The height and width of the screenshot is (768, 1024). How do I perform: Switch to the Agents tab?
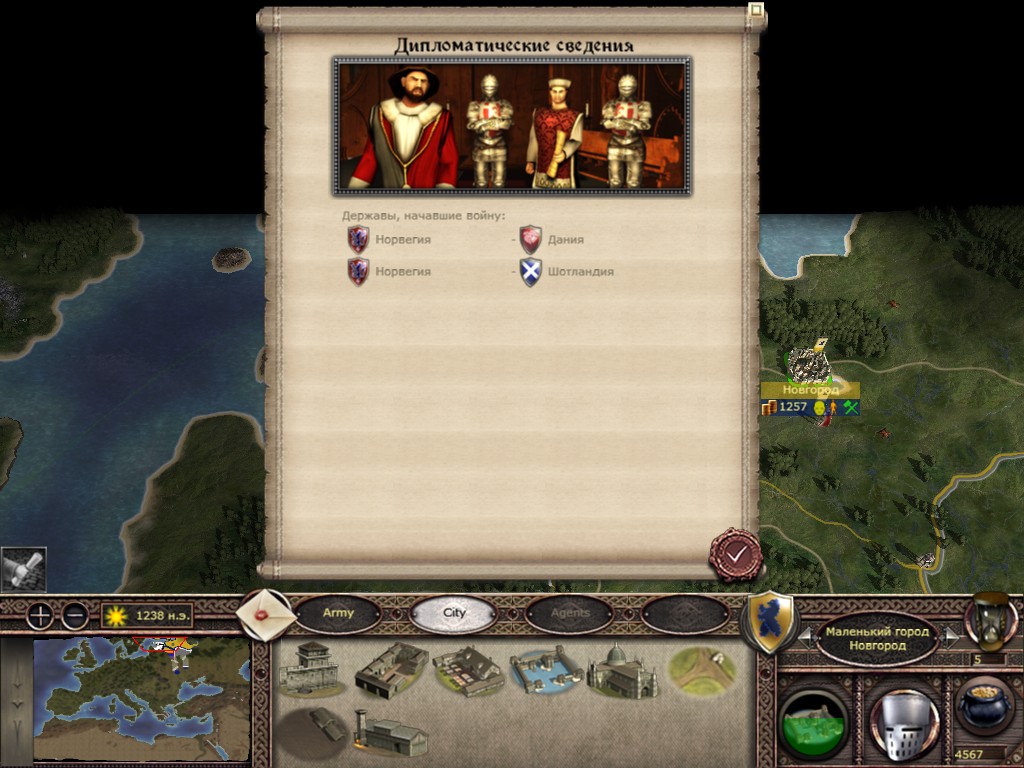pos(570,613)
